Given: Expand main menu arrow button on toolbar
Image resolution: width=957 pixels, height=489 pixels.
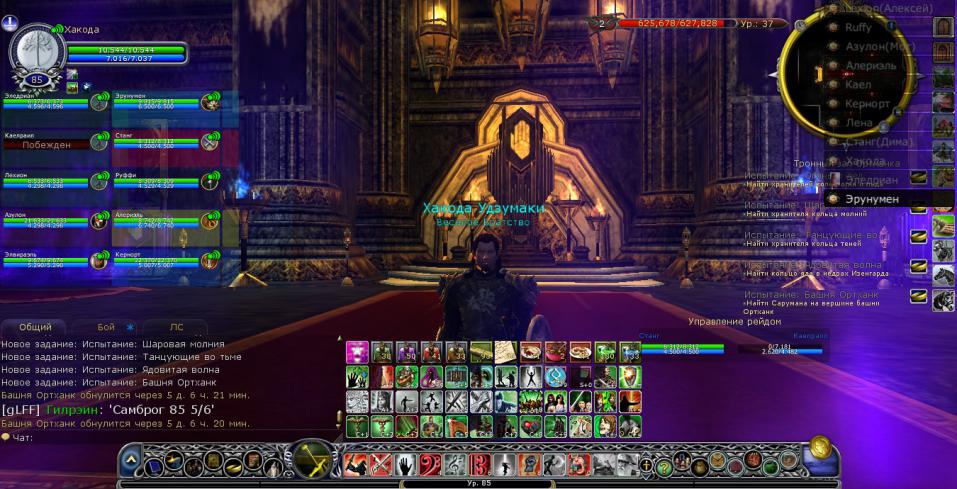Looking at the screenshot, I should [130, 462].
